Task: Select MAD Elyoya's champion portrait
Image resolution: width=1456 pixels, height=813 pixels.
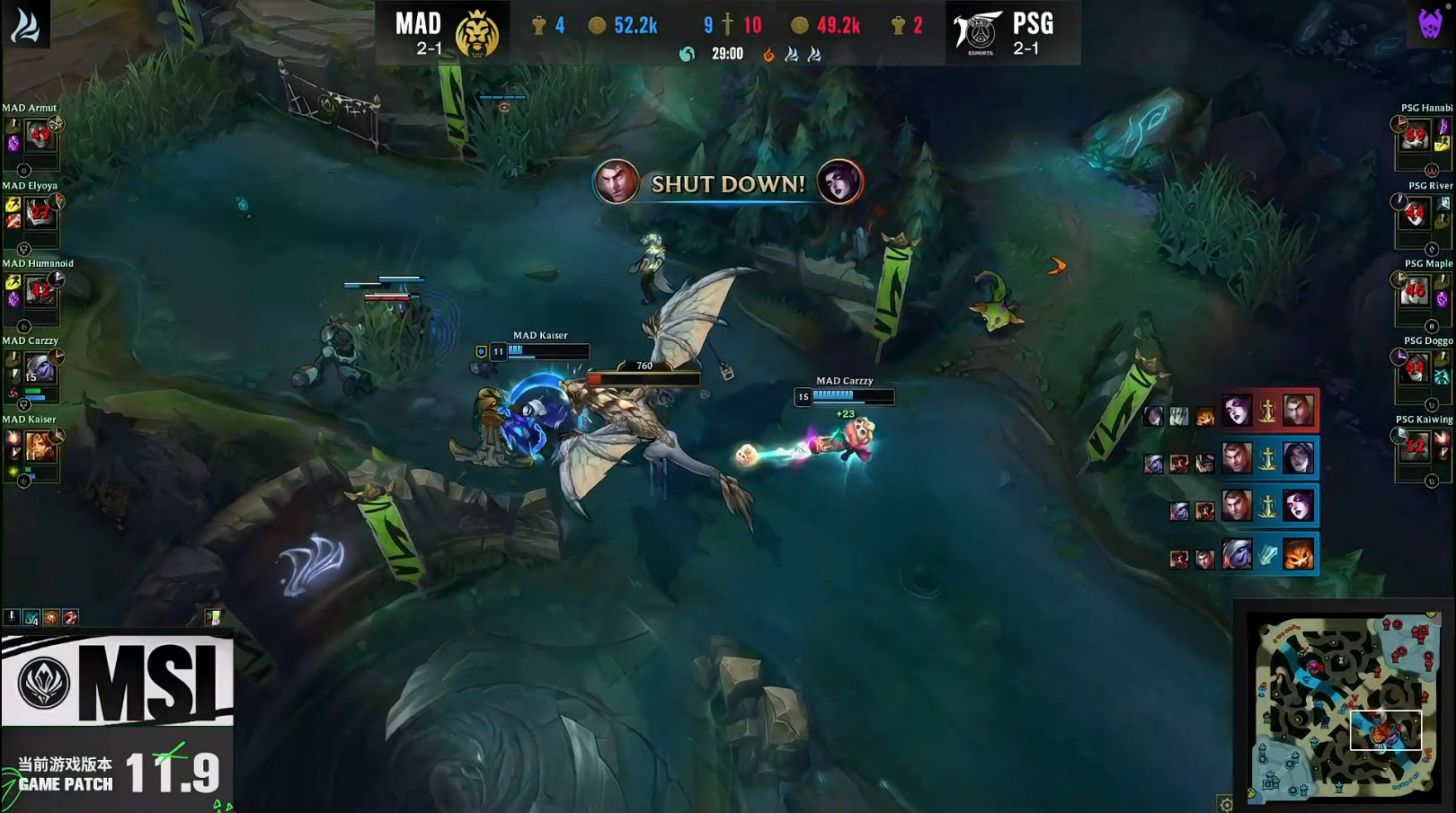Action: tap(40, 214)
